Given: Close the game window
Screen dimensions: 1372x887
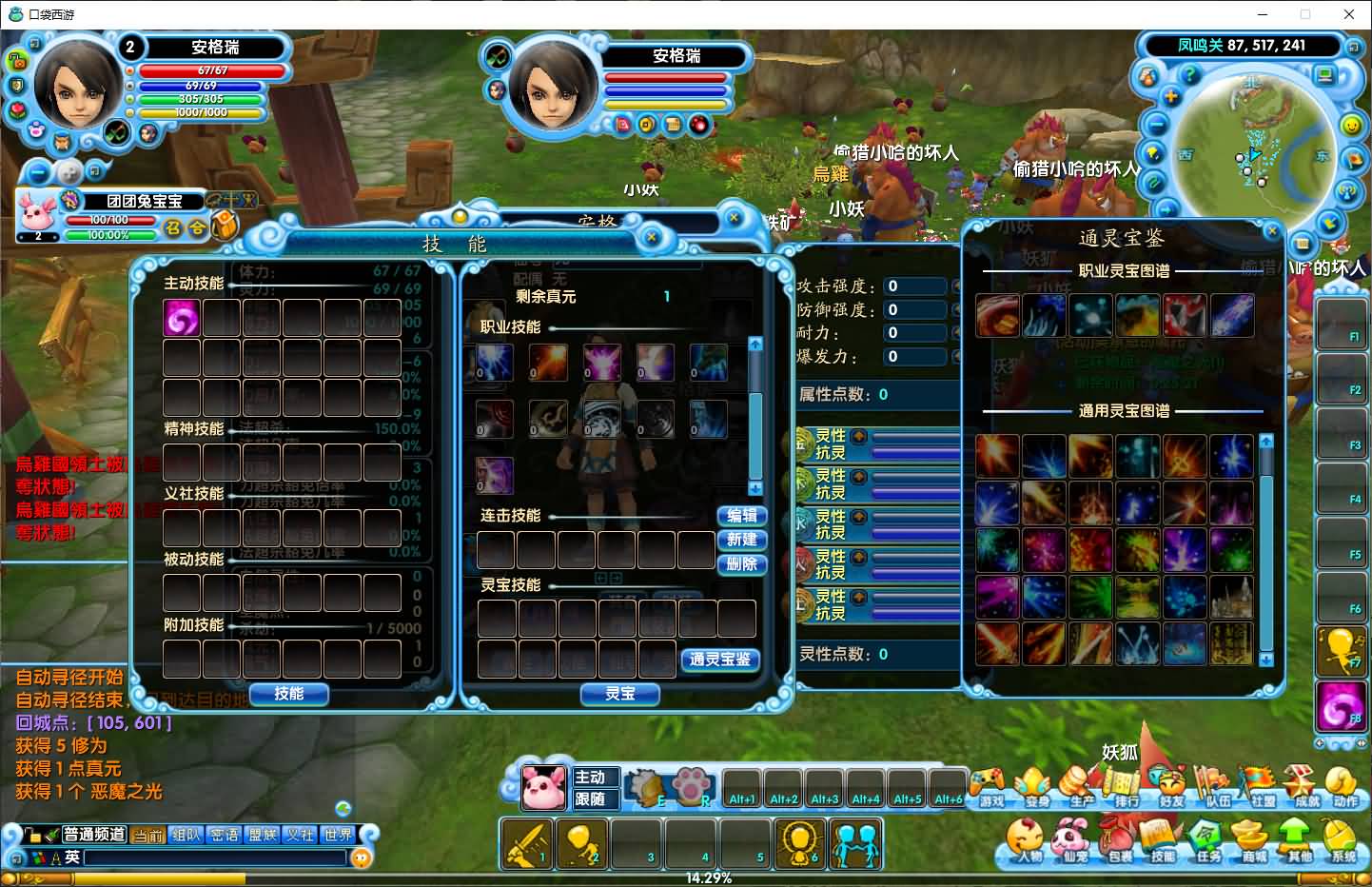Looking at the screenshot, I should pyautogui.click(x=1349, y=14).
